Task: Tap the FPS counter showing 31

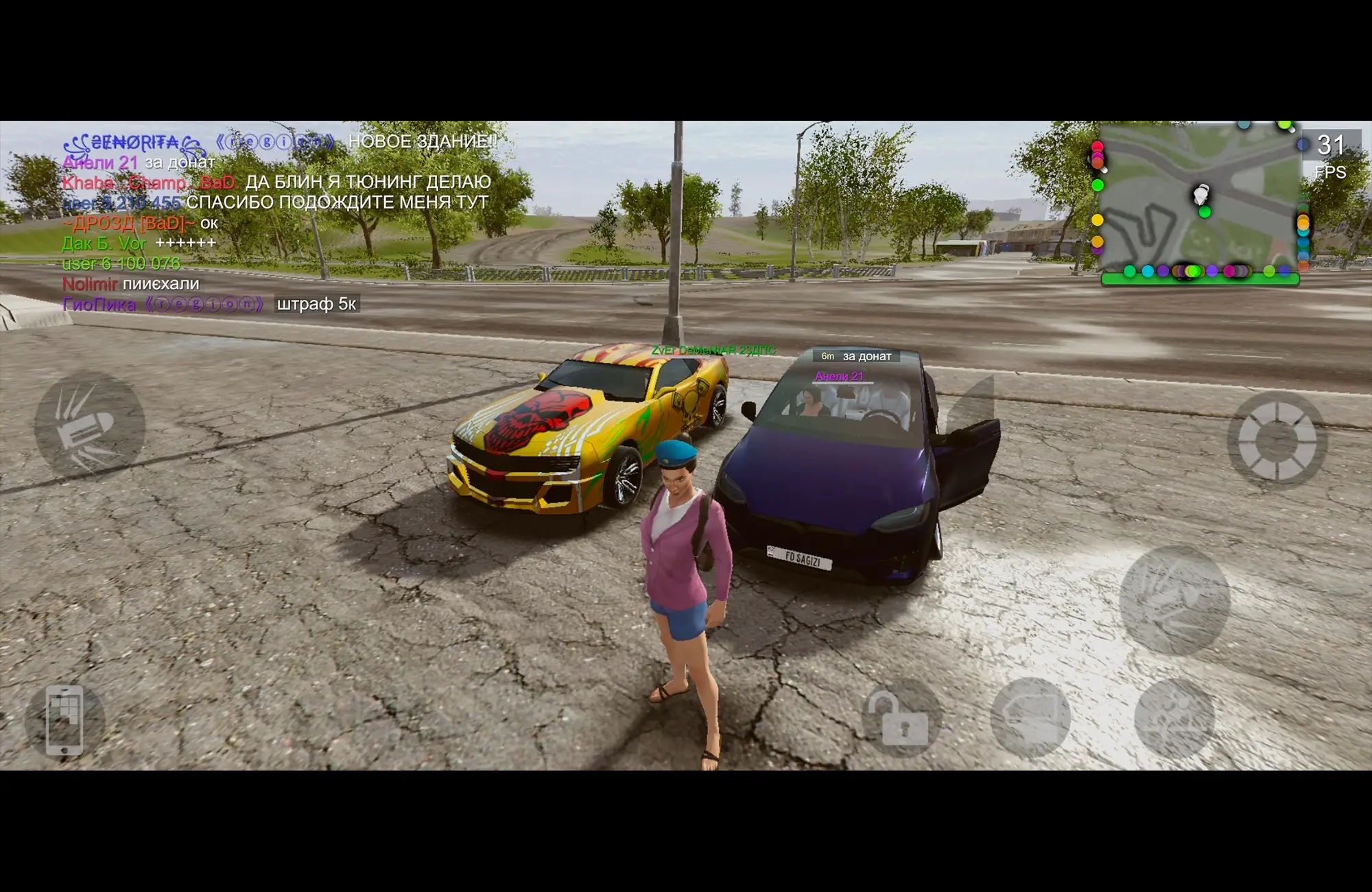Action: [x=1329, y=146]
